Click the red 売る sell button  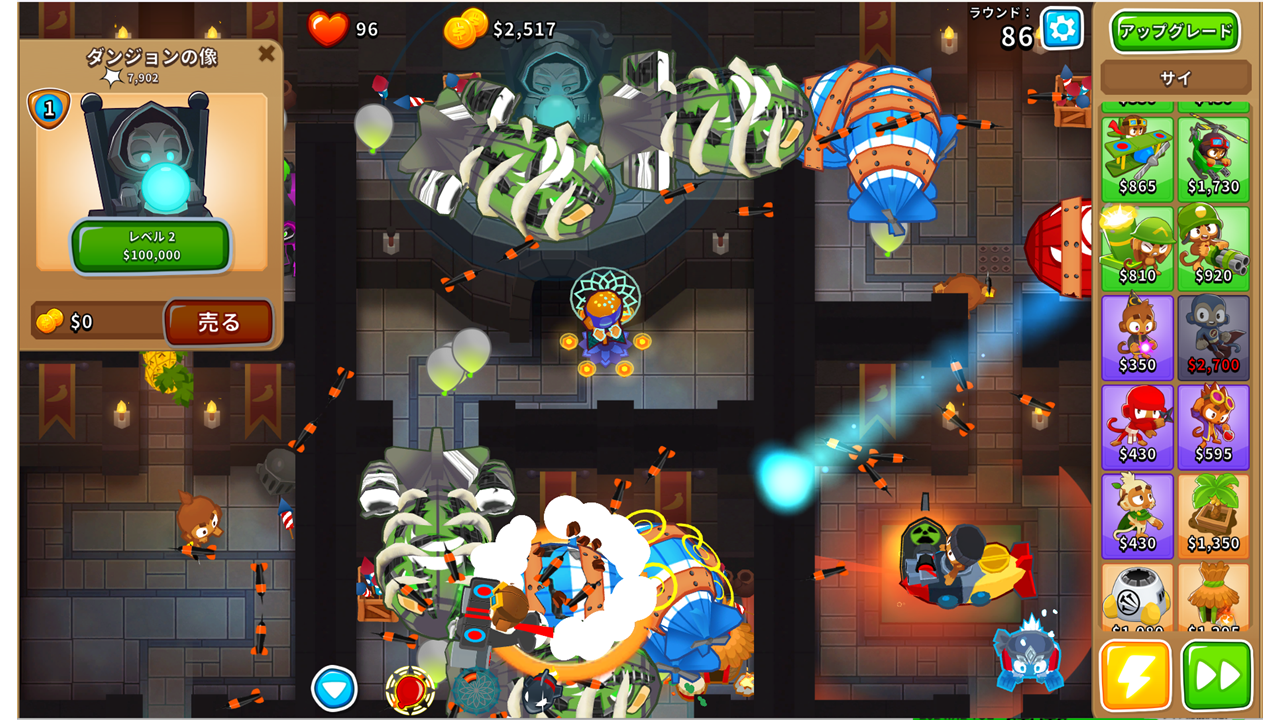(219, 322)
